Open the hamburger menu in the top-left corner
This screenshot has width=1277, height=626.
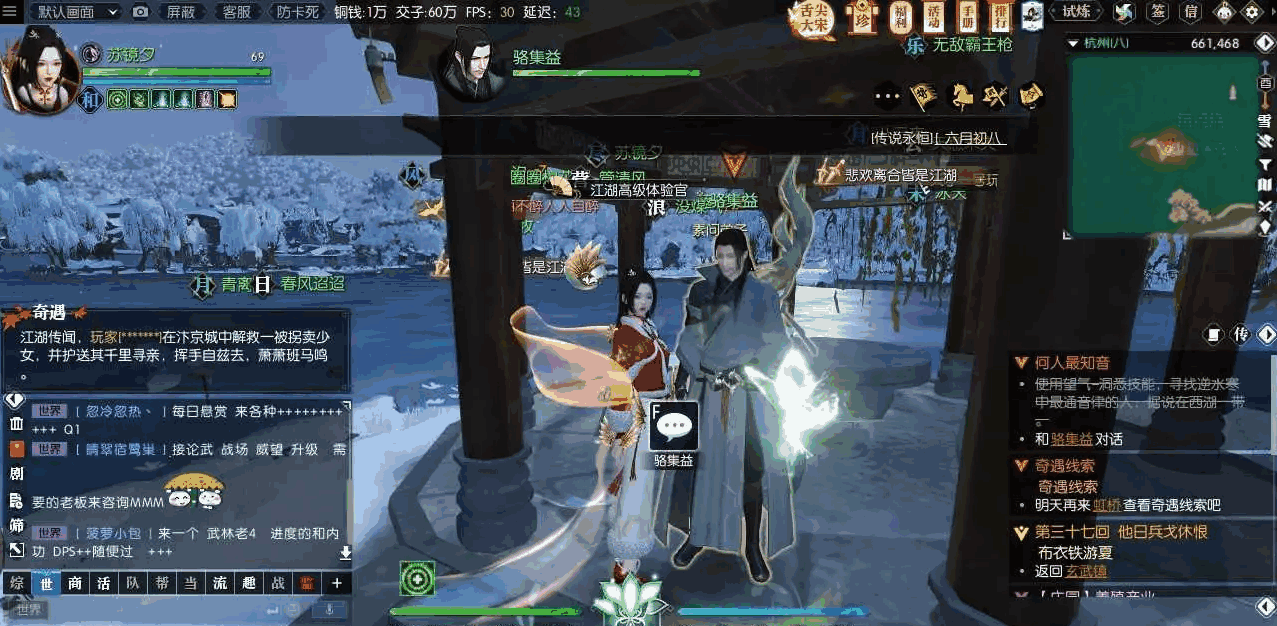(x=9, y=11)
